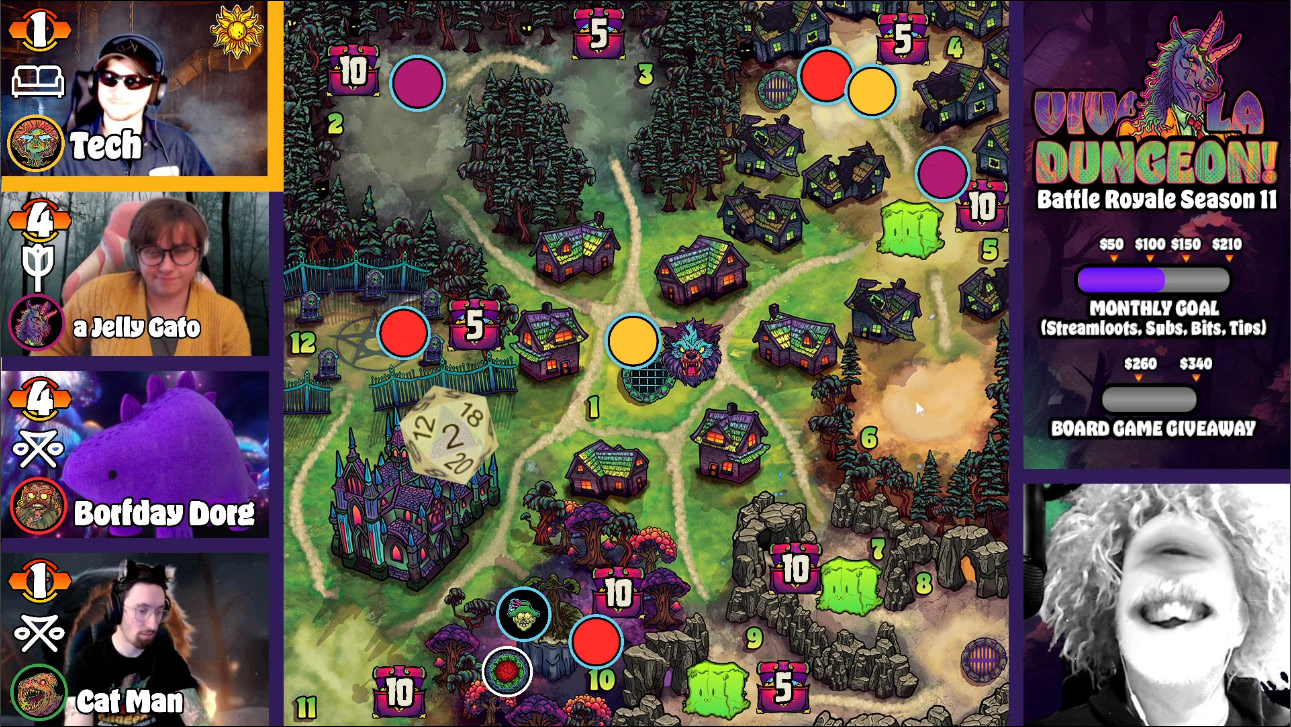Click a Jelly Gato's unicorn avatar

[x=36, y=325]
